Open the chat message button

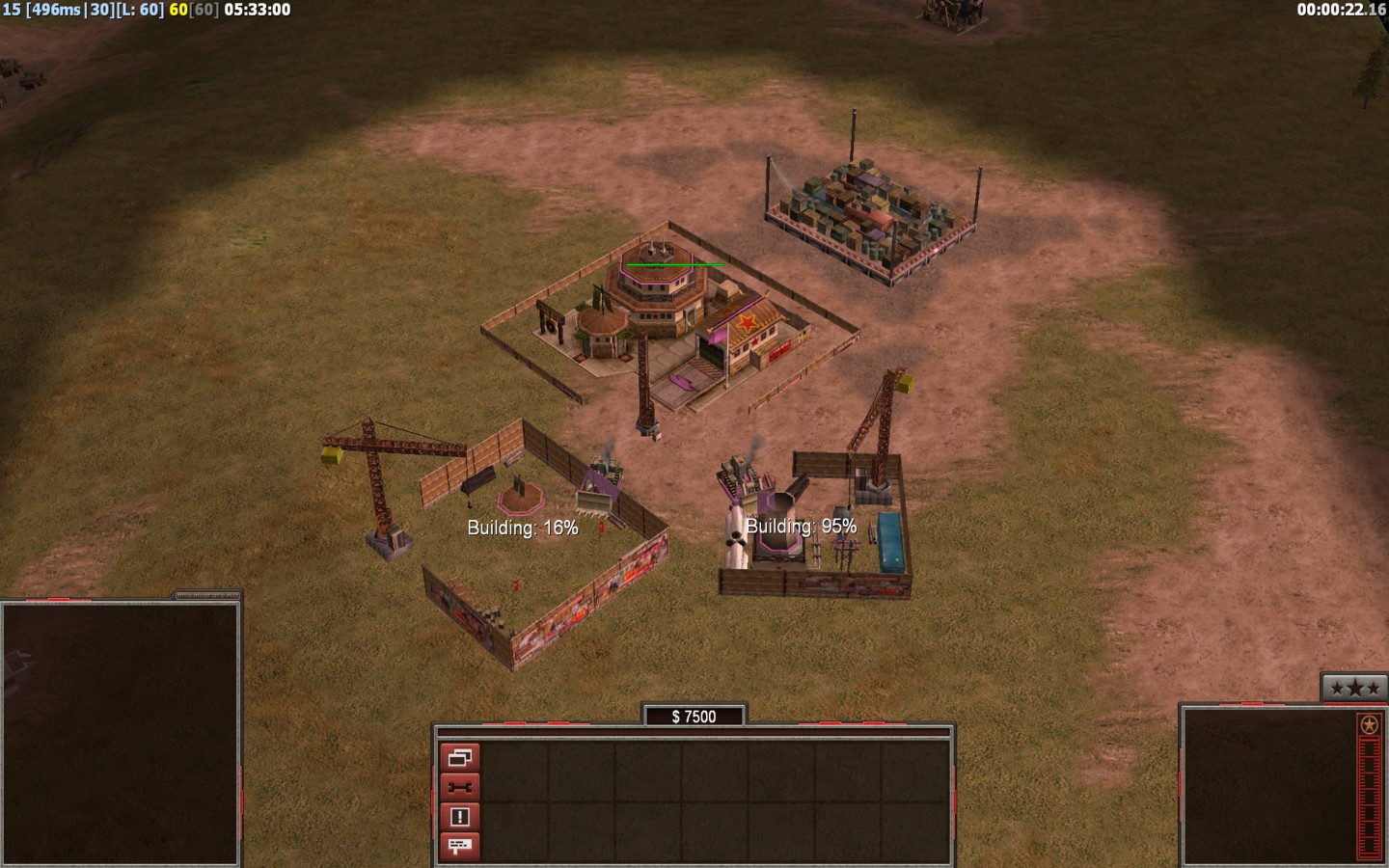tap(459, 846)
